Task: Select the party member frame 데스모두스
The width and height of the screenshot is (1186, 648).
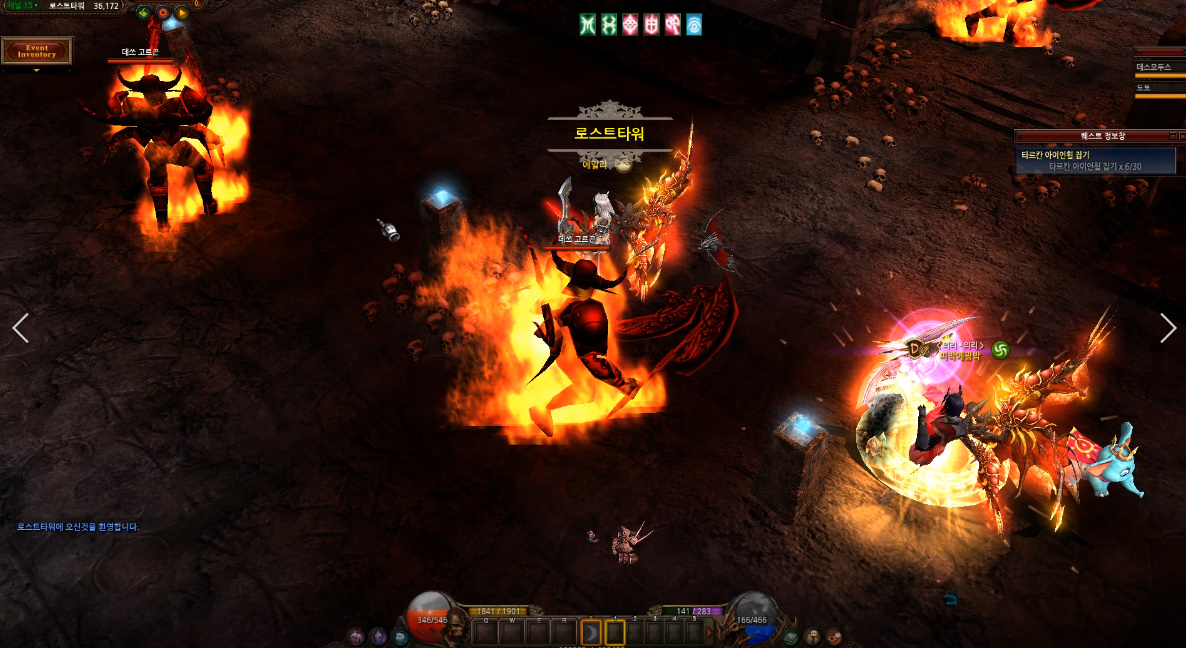Action: (1160, 68)
